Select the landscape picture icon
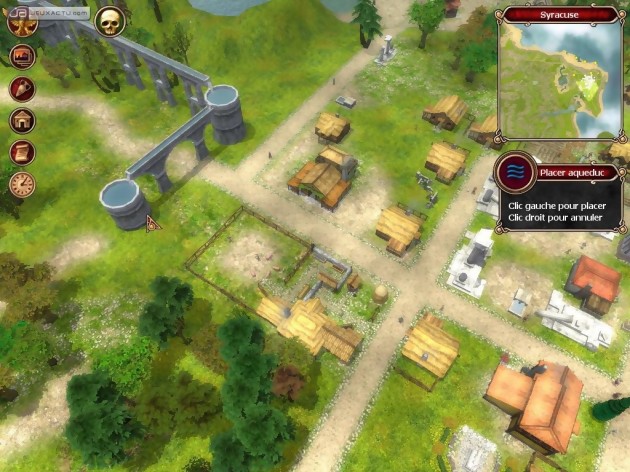This screenshot has width=630, height=472. click(22, 57)
